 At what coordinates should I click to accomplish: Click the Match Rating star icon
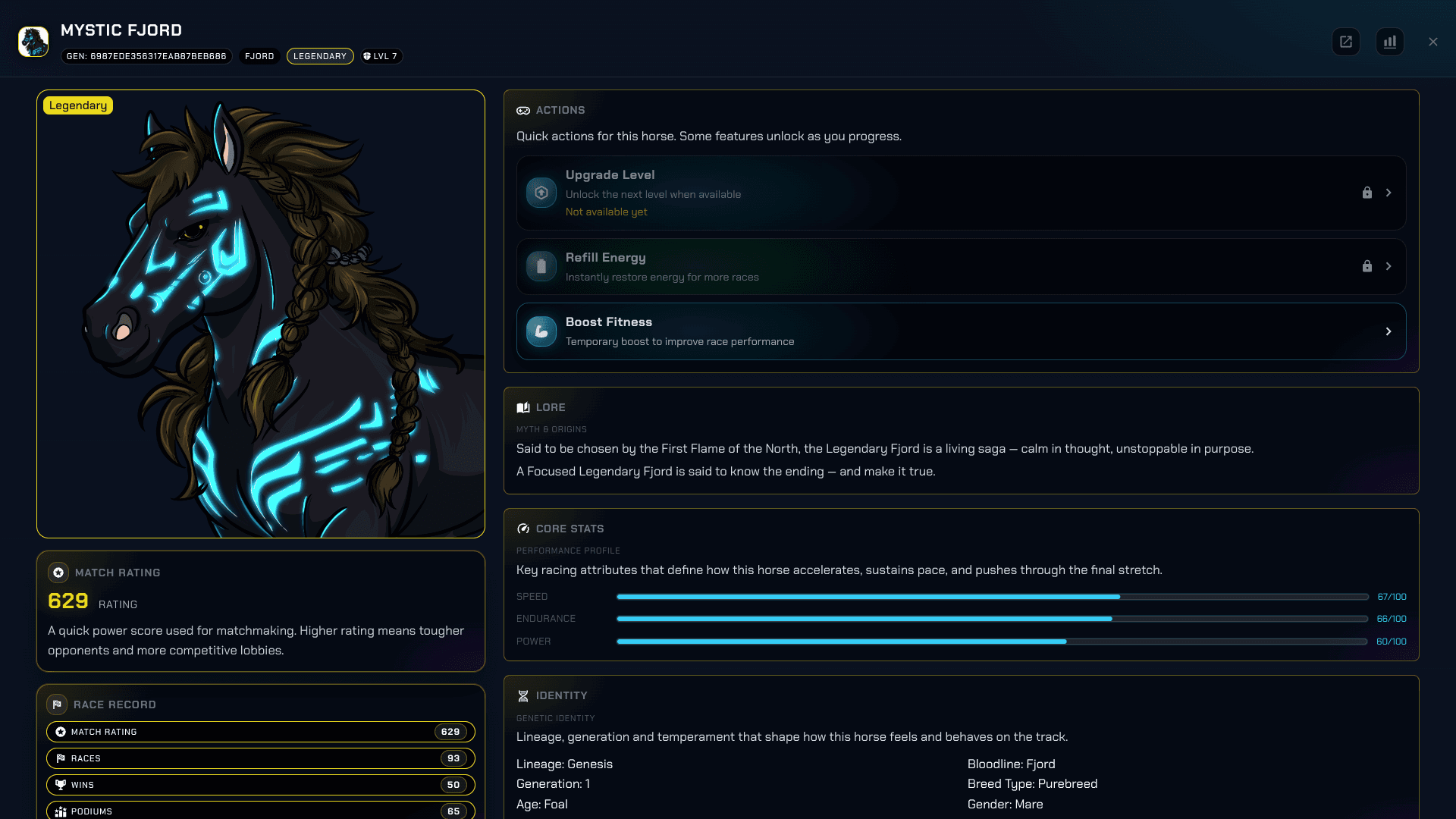[58, 573]
